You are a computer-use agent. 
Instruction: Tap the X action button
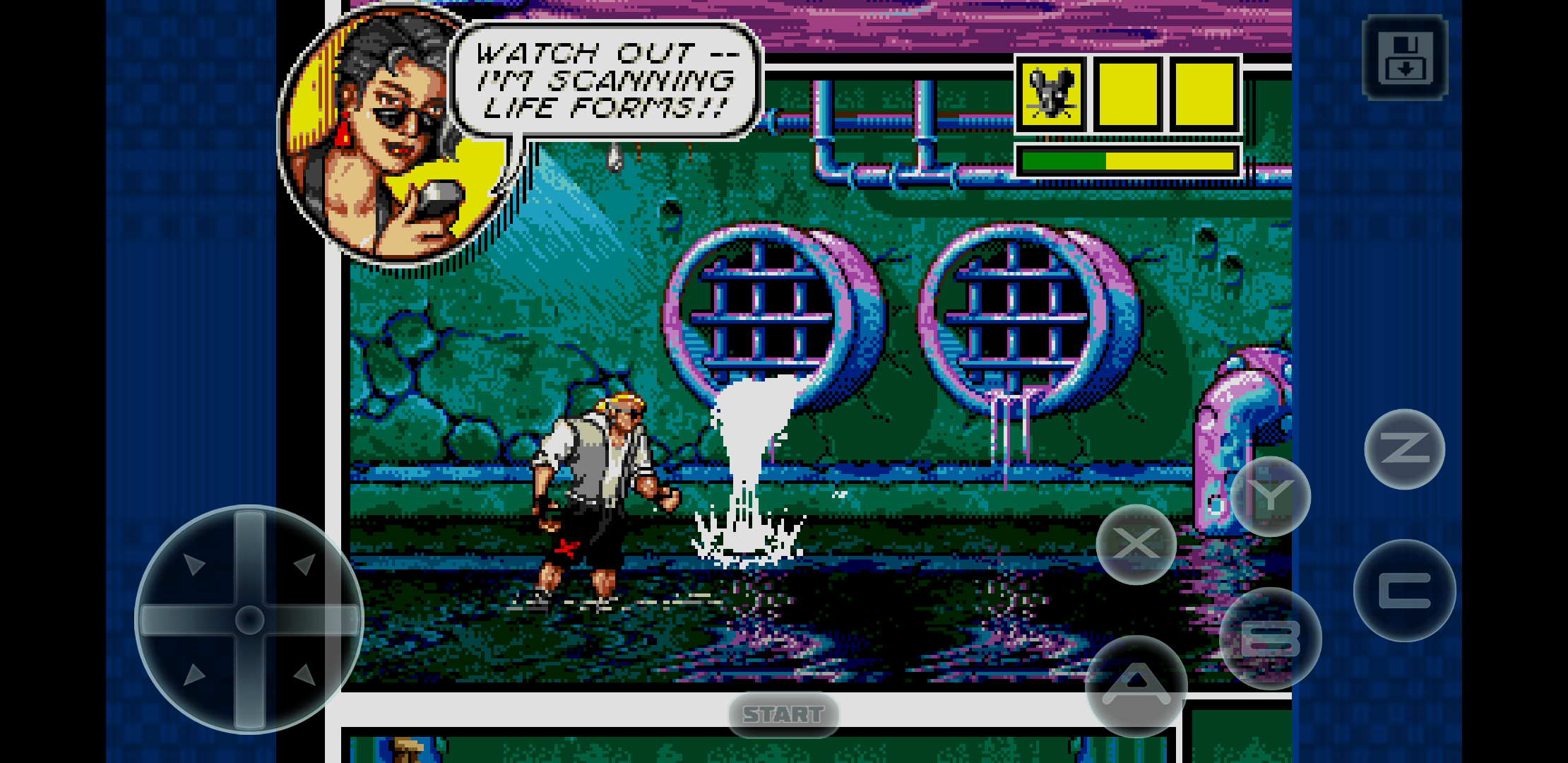coord(1136,544)
